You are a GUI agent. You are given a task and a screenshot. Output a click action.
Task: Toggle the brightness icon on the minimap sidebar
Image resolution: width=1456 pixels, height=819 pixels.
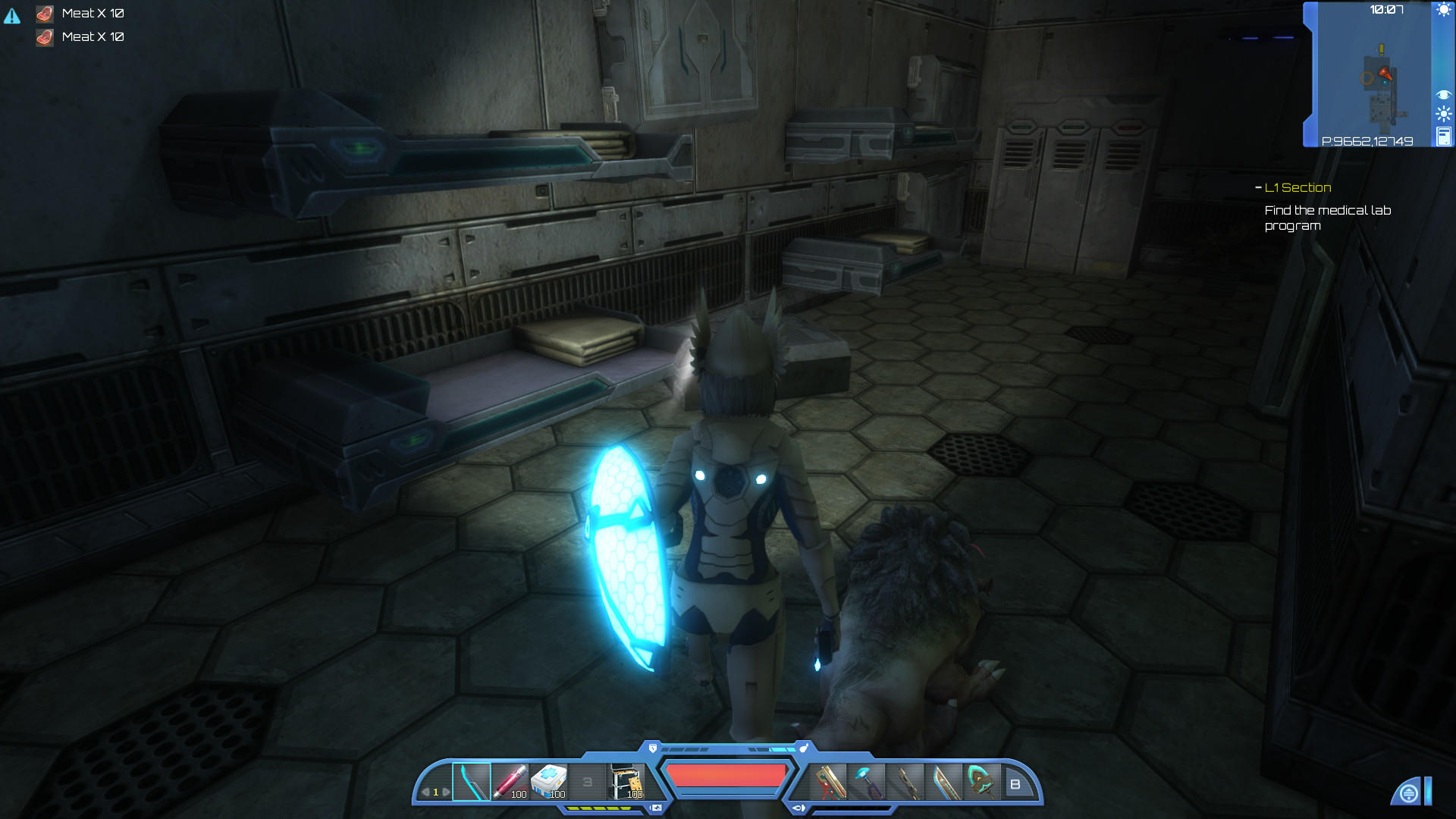pos(1444,113)
